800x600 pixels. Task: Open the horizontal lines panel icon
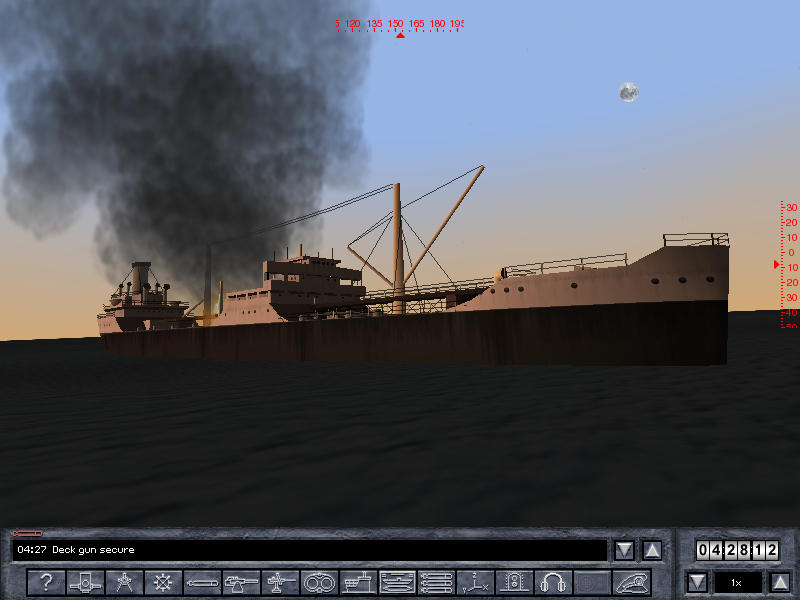point(436,582)
